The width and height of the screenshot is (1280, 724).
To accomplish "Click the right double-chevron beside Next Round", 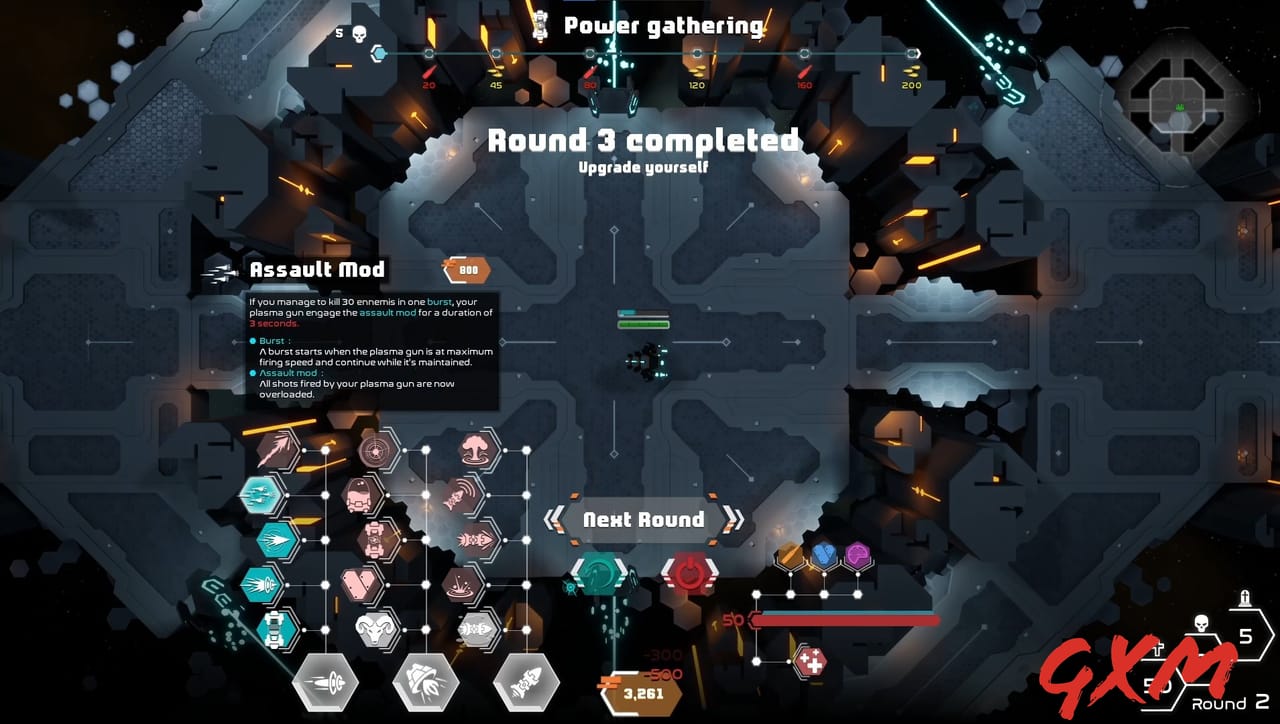I will [x=736, y=517].
